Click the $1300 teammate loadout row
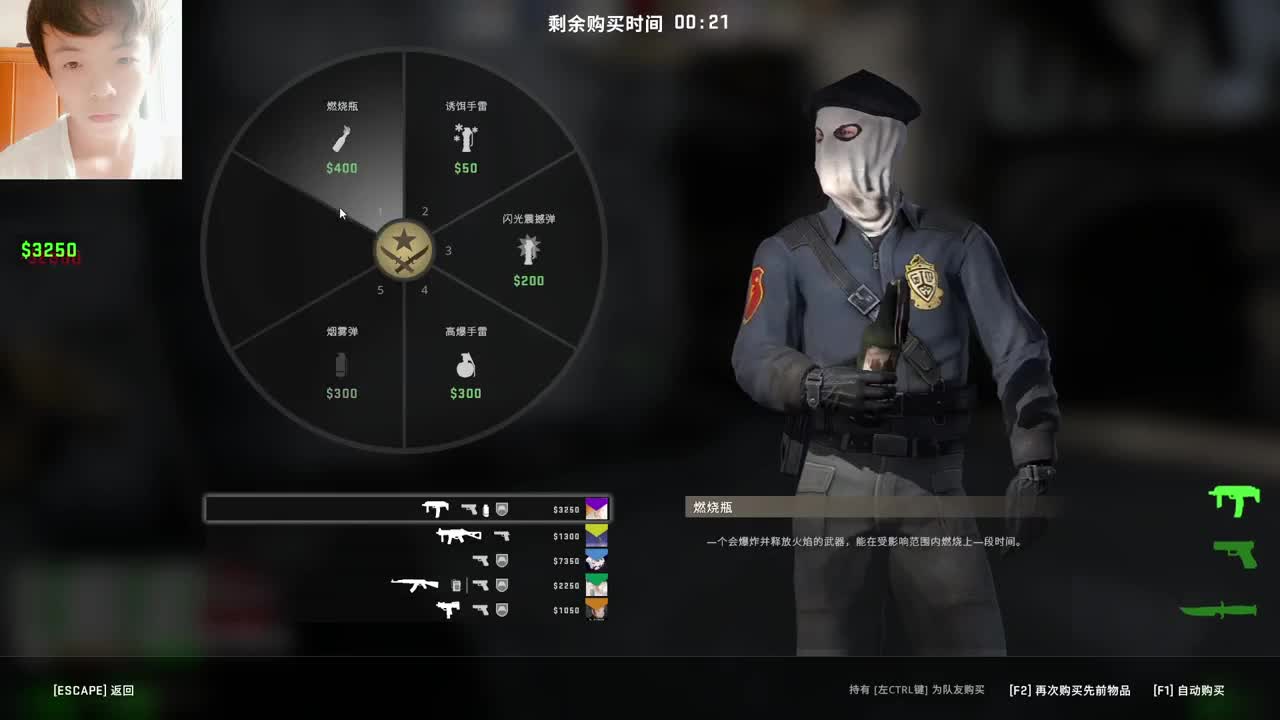The height and width of the screenshot is (720, 1280). pyautogui.click(x=480, y=534)
